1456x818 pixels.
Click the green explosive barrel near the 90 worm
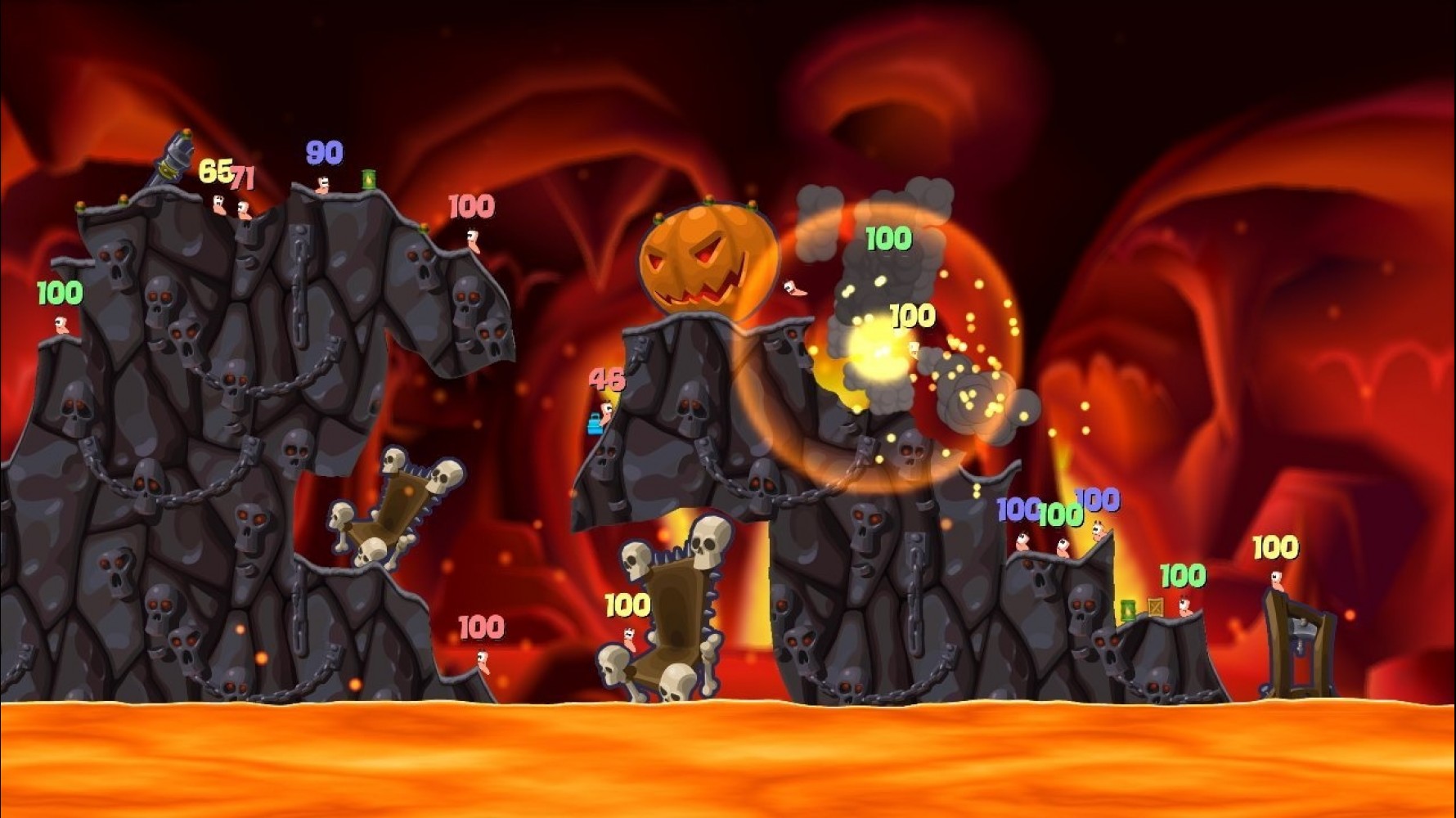(x=370, y=179)
